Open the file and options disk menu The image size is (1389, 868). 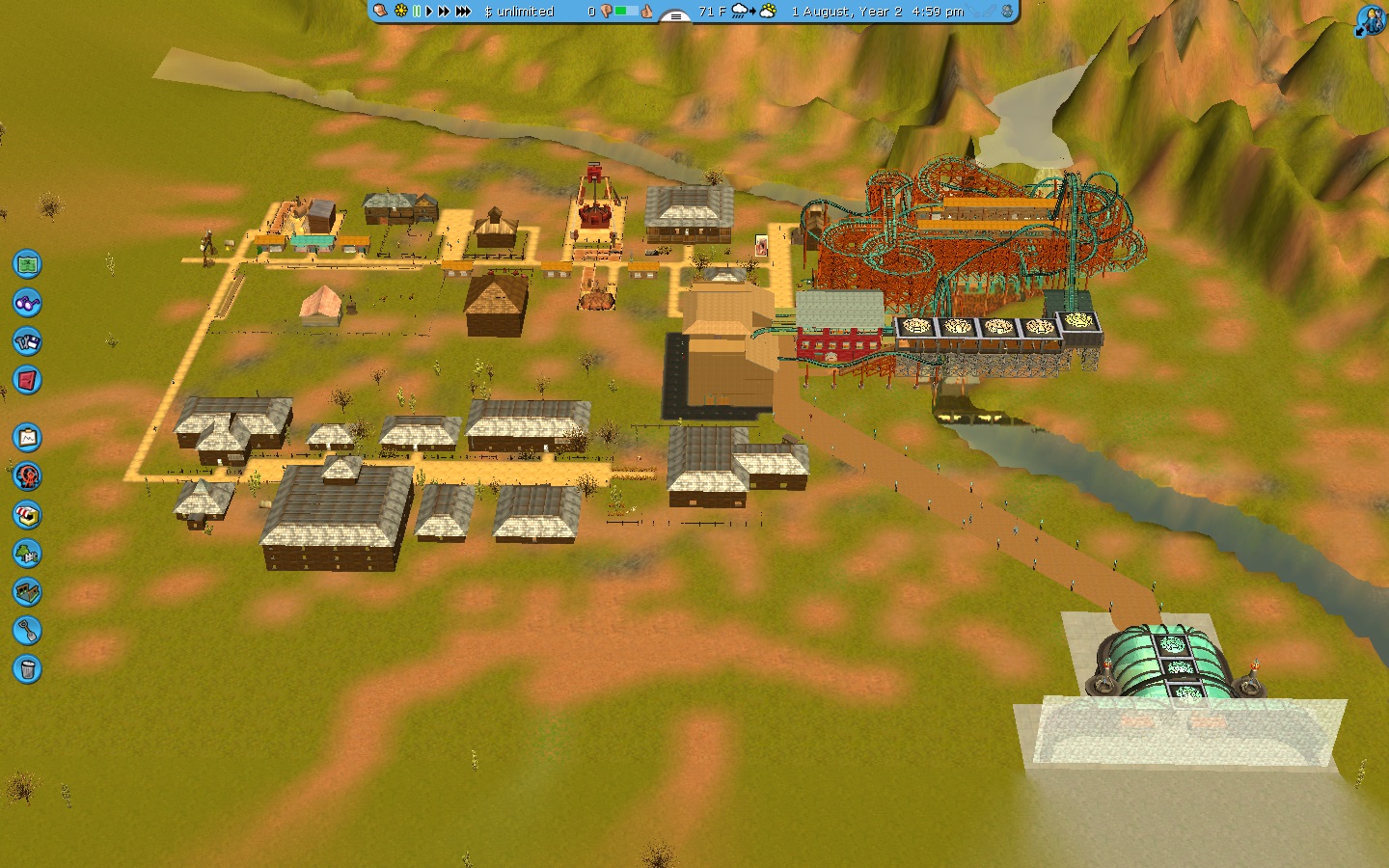27,341
